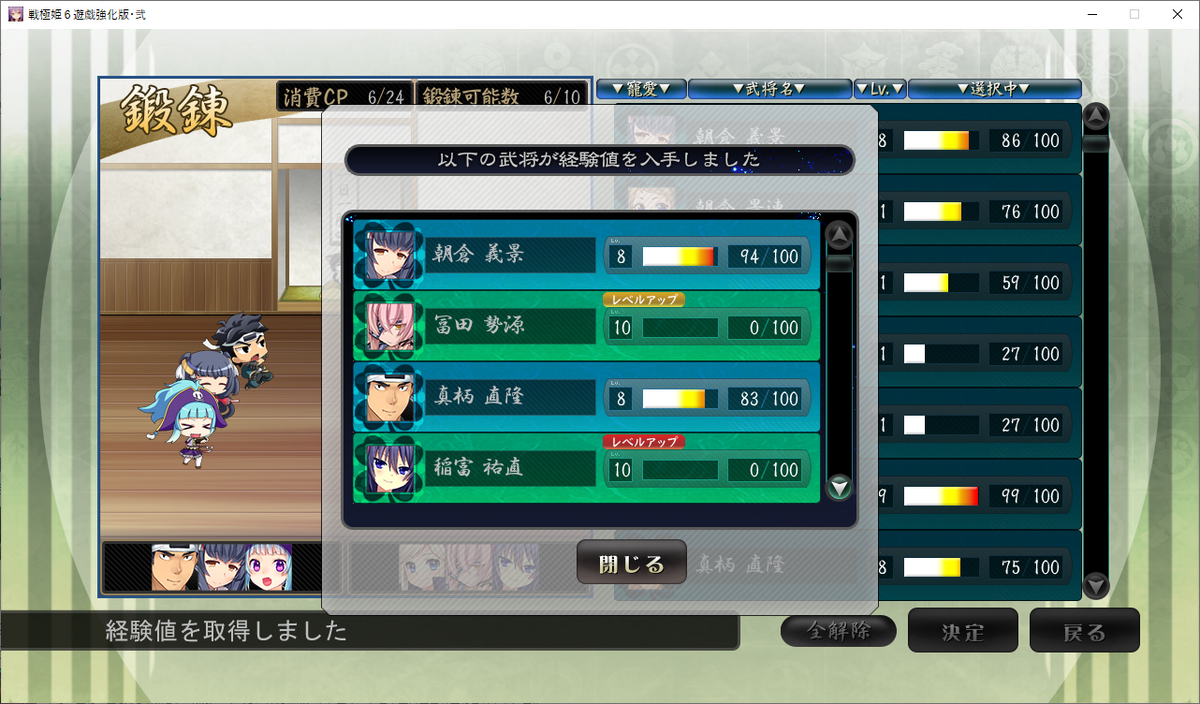Click the main roster scroll-down arrow
Viewport: 1200px width, 704px height.
click(x=1096, y=584)
